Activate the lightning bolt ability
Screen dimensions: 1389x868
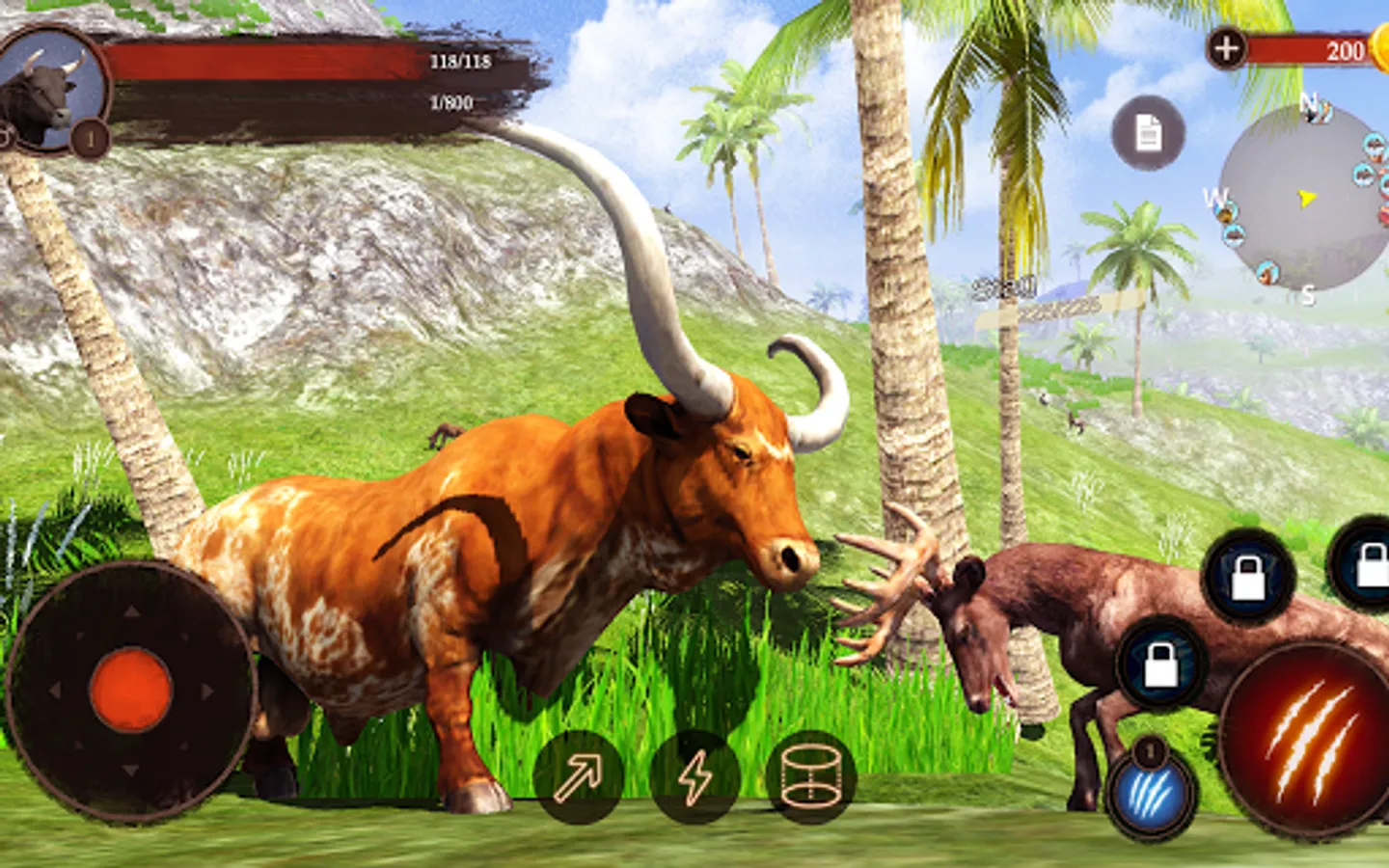pos(694,776)
